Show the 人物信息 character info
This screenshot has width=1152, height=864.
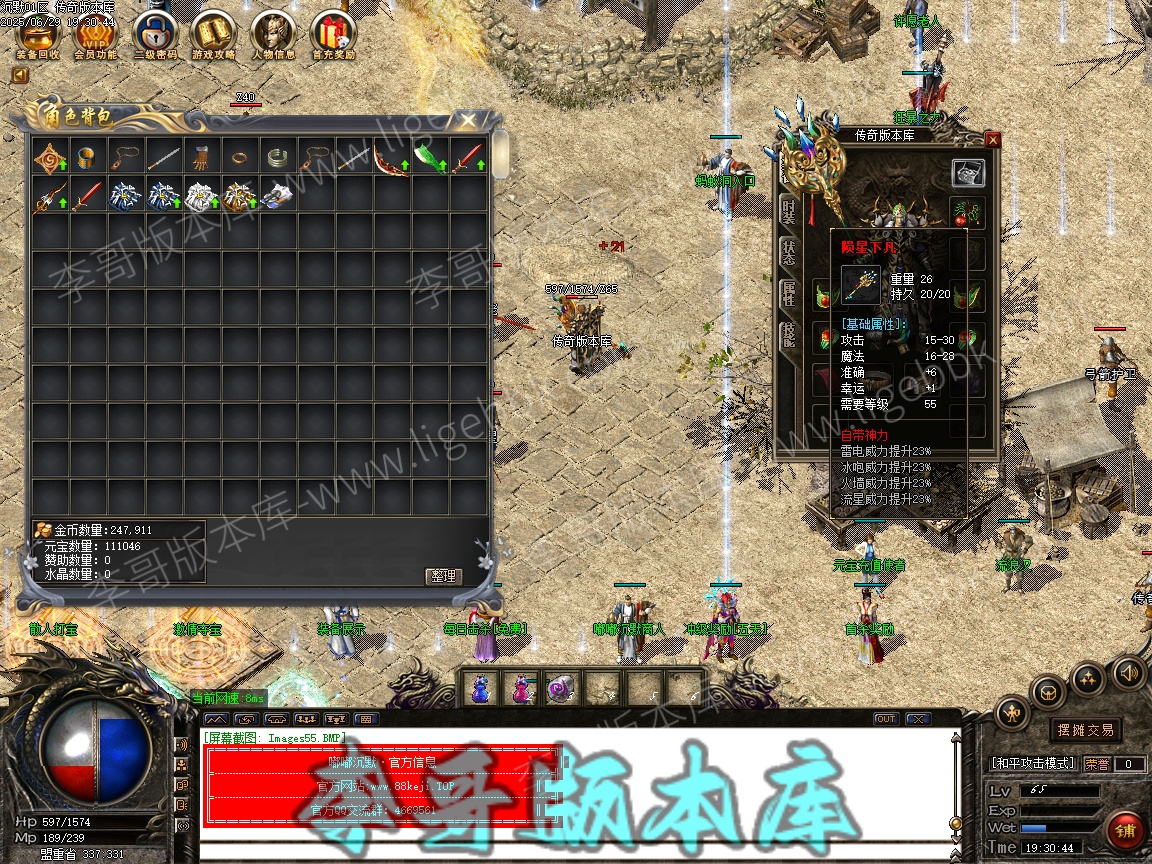(273, 34)
